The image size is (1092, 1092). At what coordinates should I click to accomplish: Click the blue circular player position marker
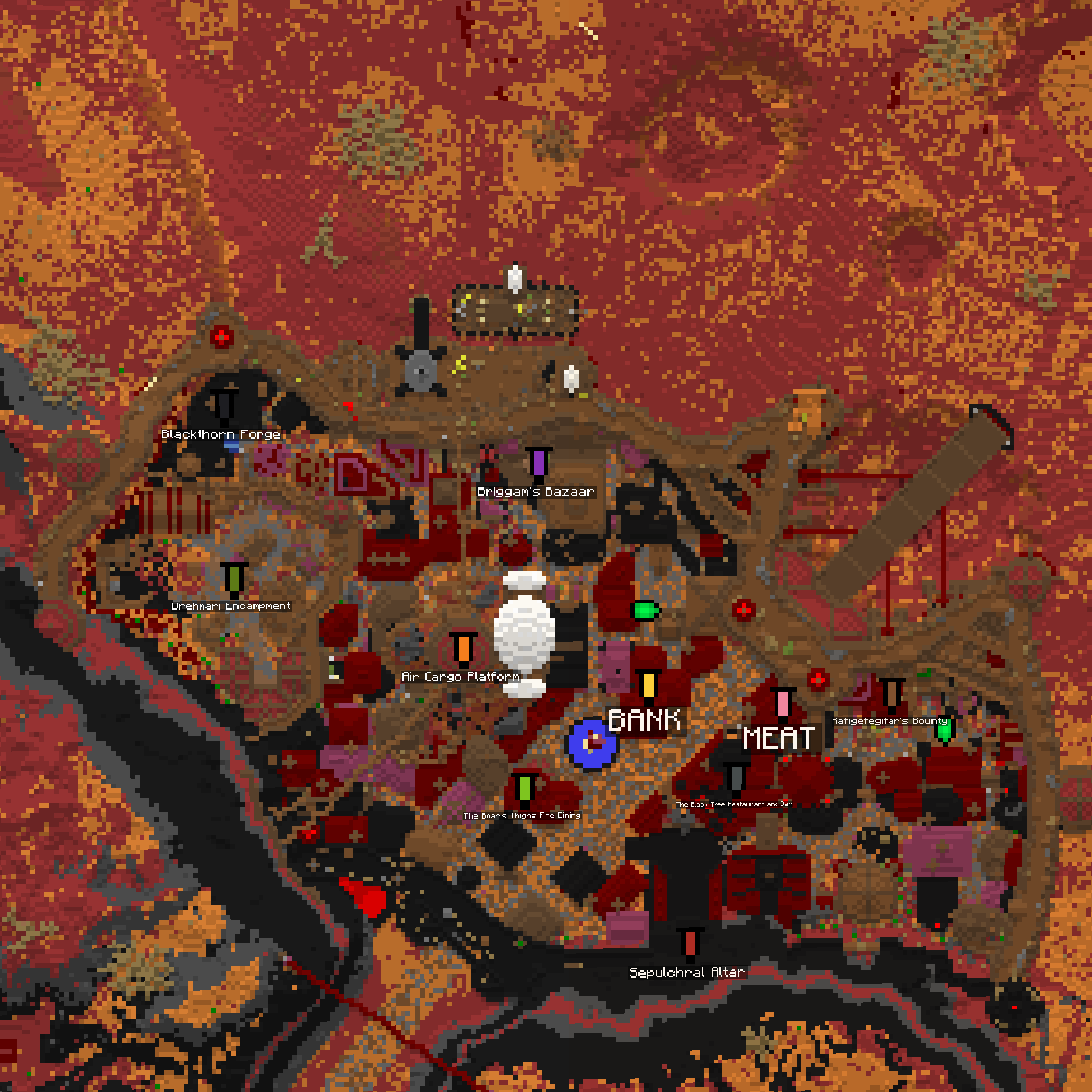coord(593,744)
